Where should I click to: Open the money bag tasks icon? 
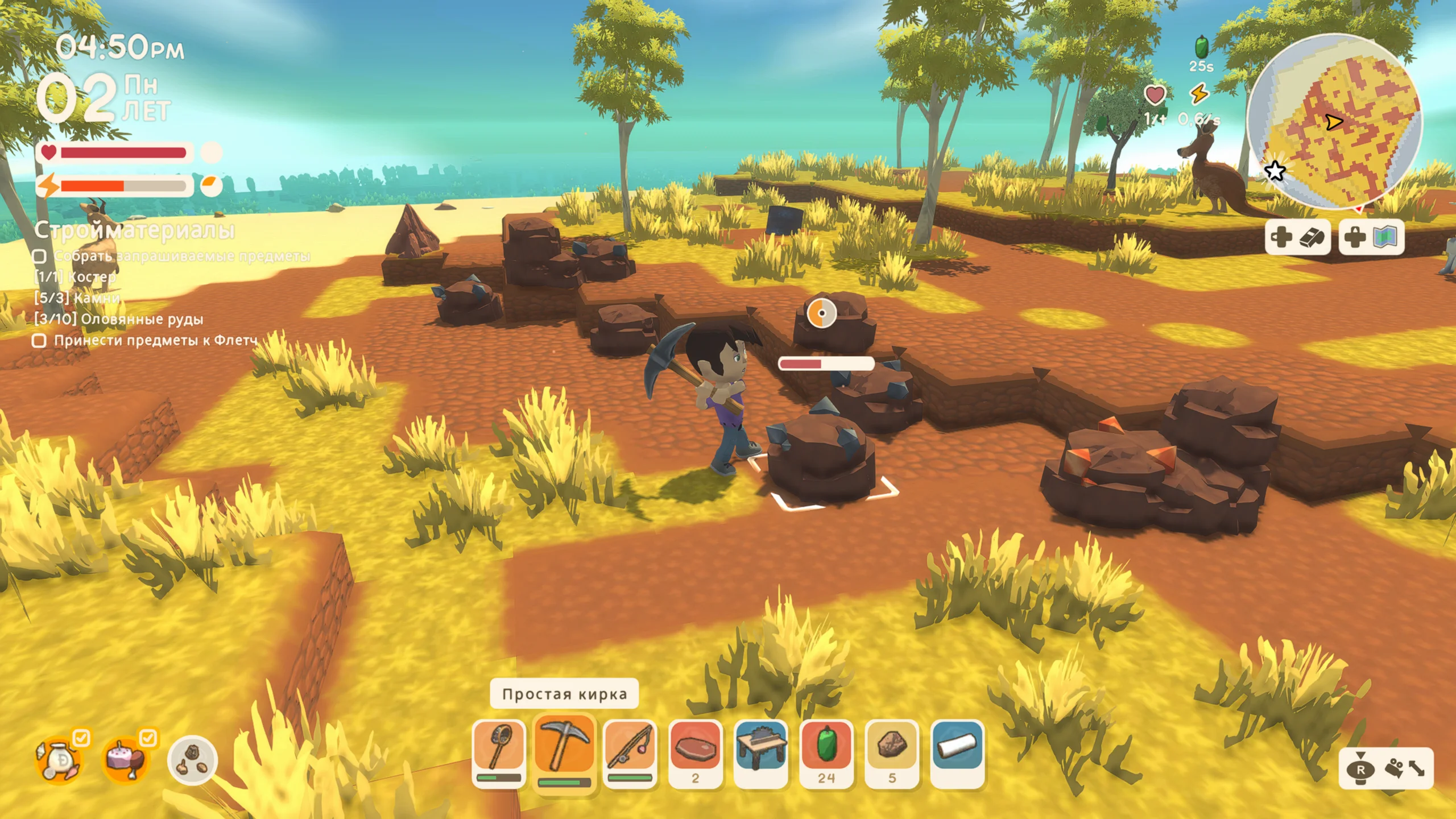click(59, 760)
